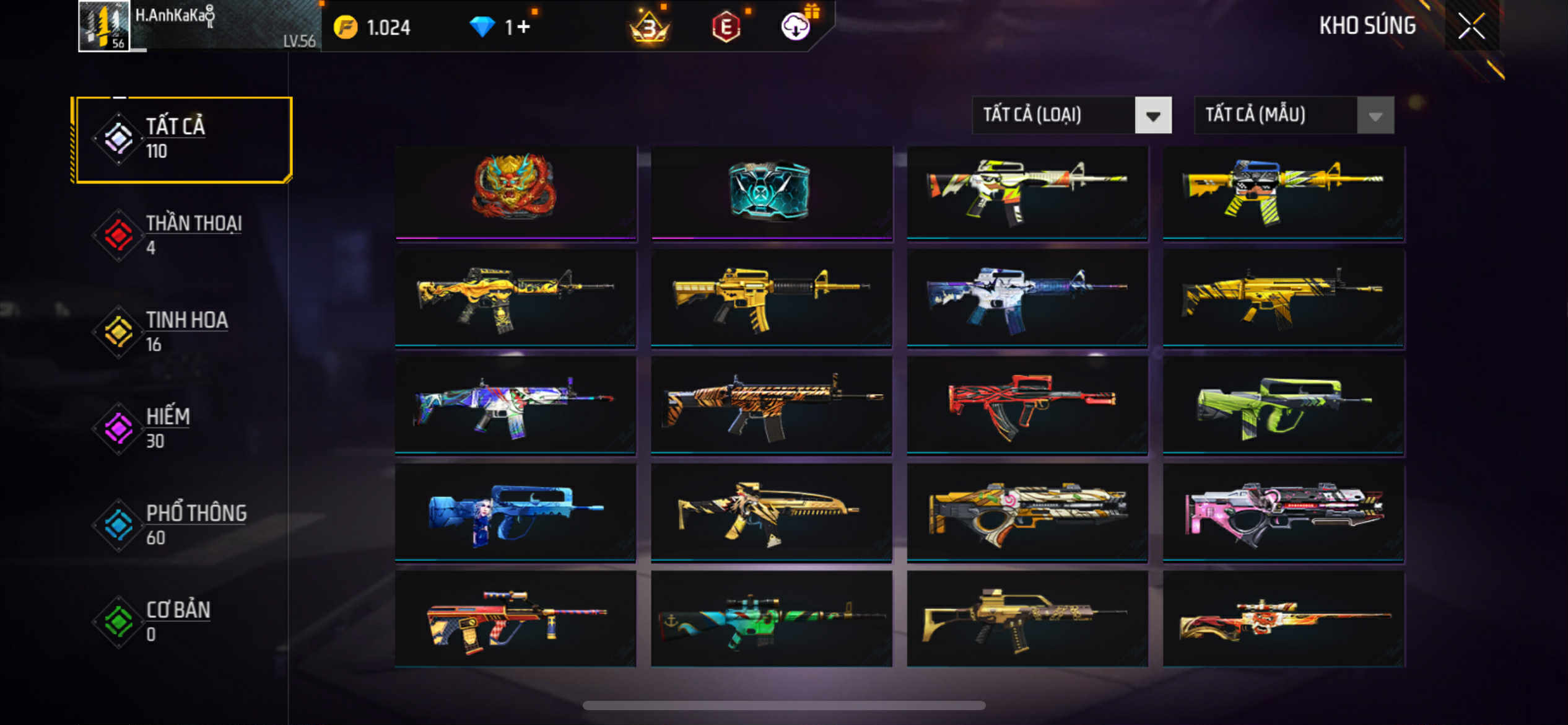Image resolution: width=1568 pixels, height=725 pixels.
Task: Switch to the Thần Thoại rarity tab
Action: tap(182, 235)
